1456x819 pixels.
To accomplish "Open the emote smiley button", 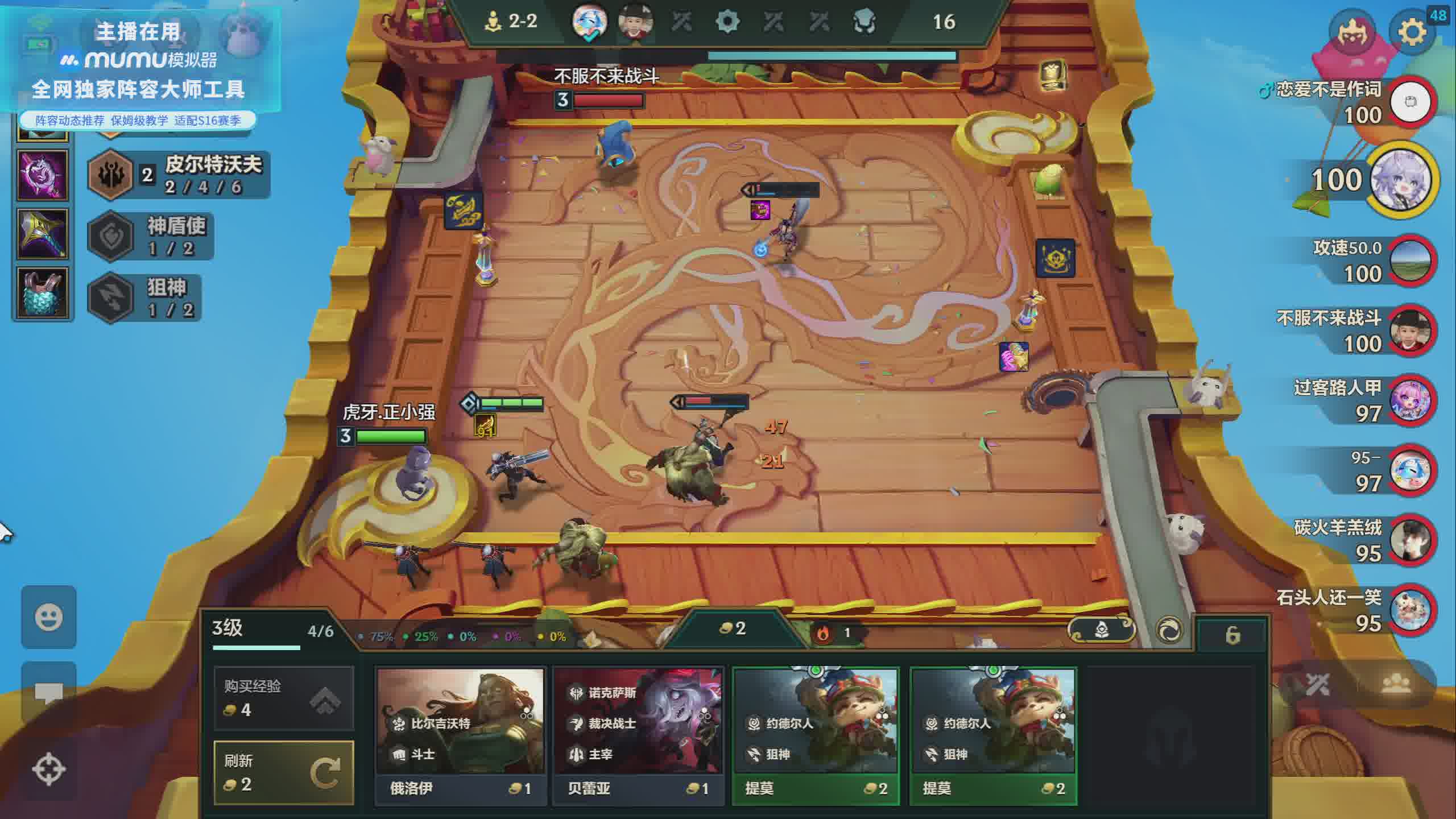I will click(49, 617).
